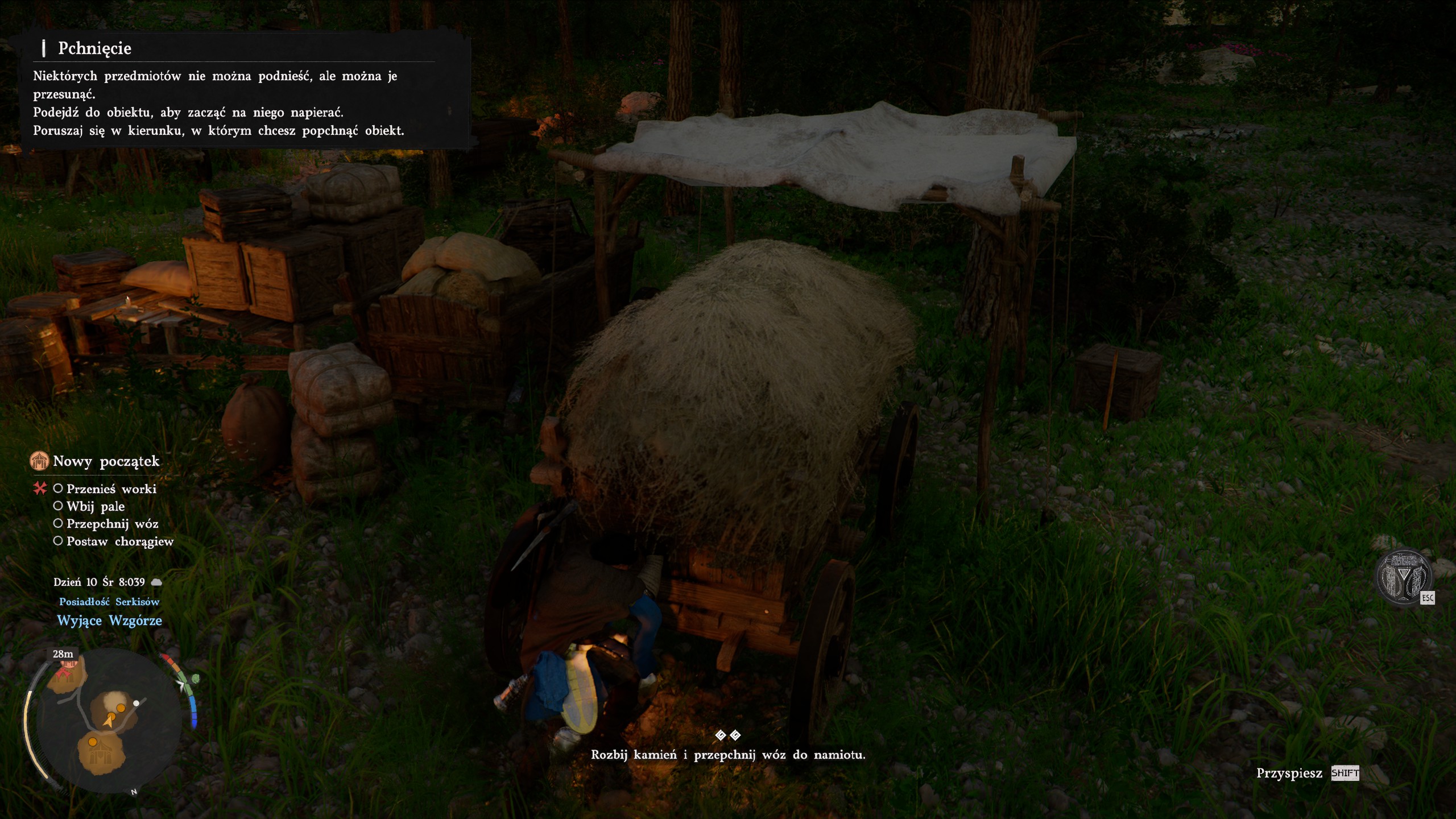Screen dimensions: 1456x819
Task: Click the 'Postaw chorągiew' objective
Action: pos(119,541)
